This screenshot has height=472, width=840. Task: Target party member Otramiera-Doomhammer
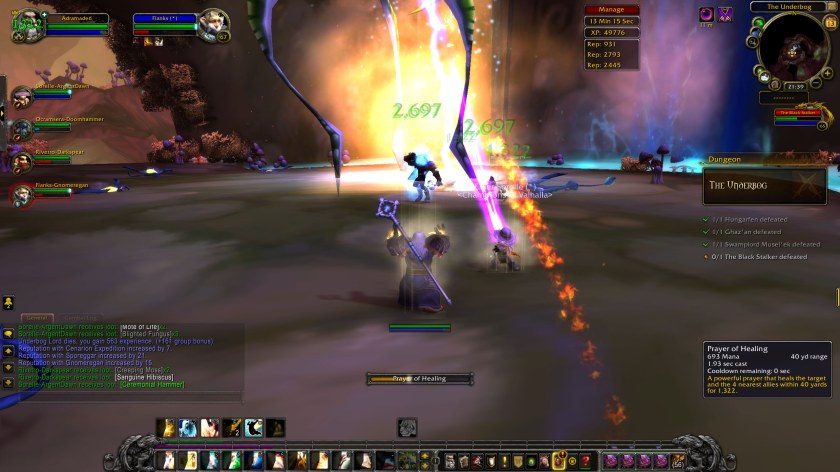[x=22, y=128]
